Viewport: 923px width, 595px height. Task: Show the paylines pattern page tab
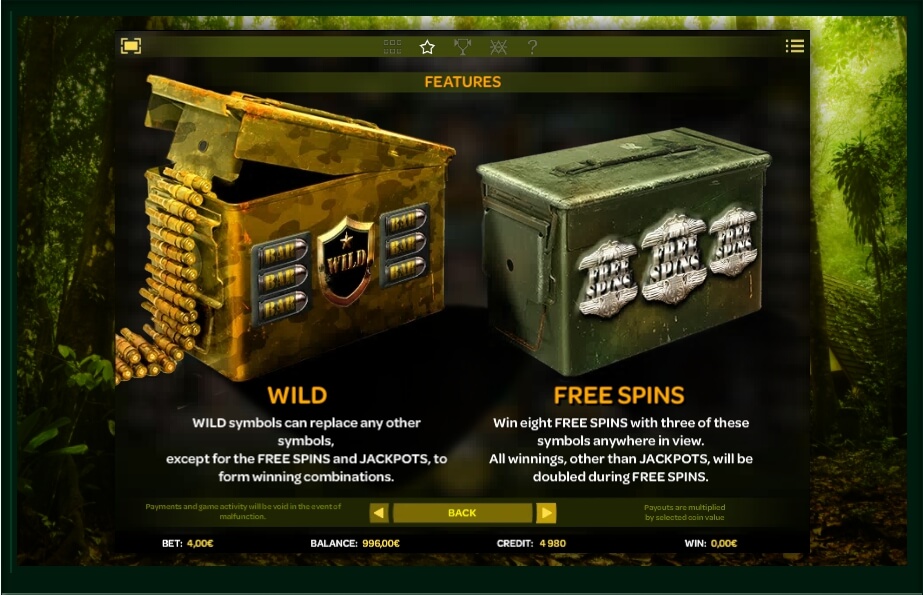tap(498, 47)
